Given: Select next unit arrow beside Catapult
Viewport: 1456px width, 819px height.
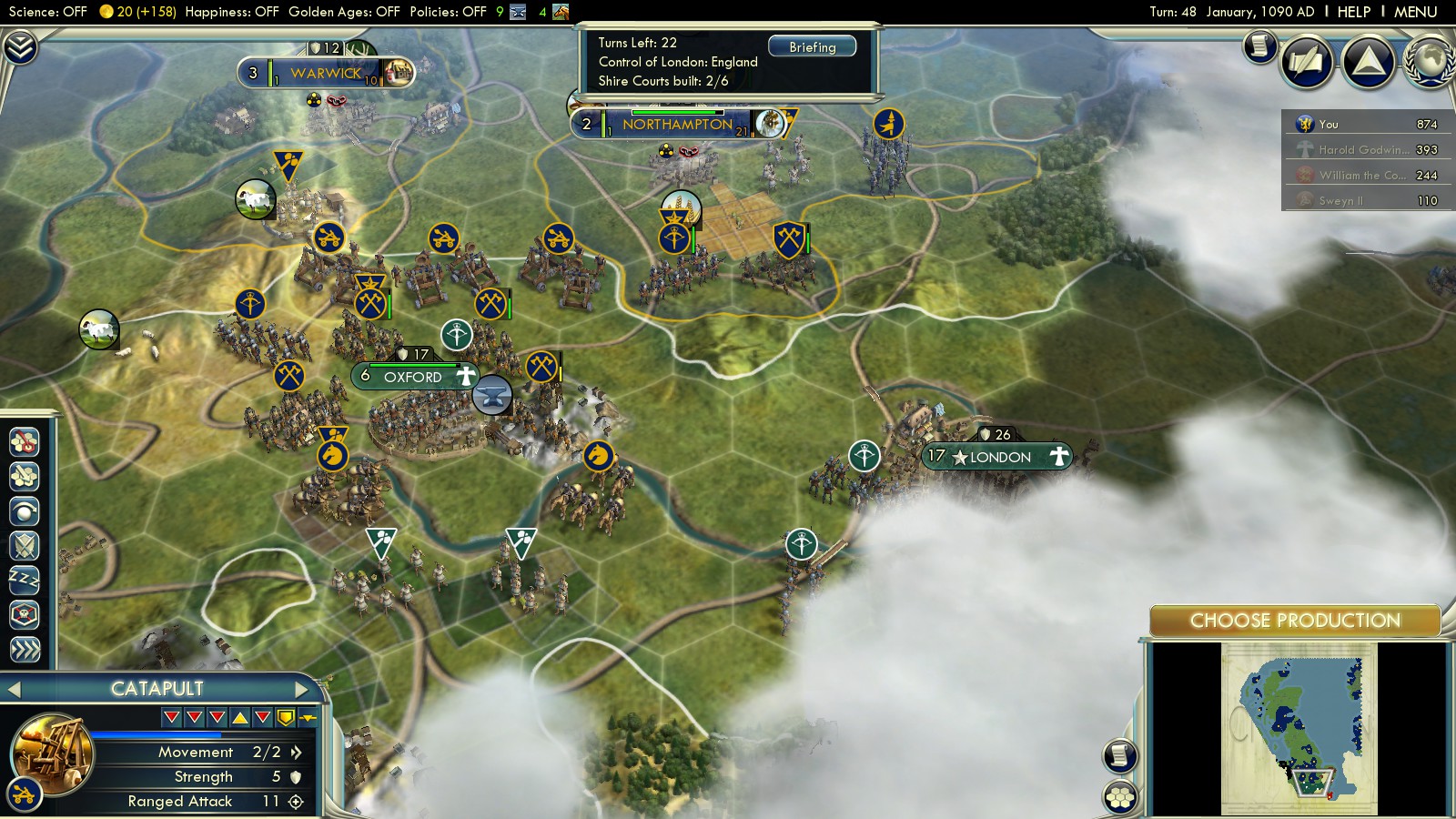Looking at the screenshot, I should pyautogui.click(x=302, y=689).
